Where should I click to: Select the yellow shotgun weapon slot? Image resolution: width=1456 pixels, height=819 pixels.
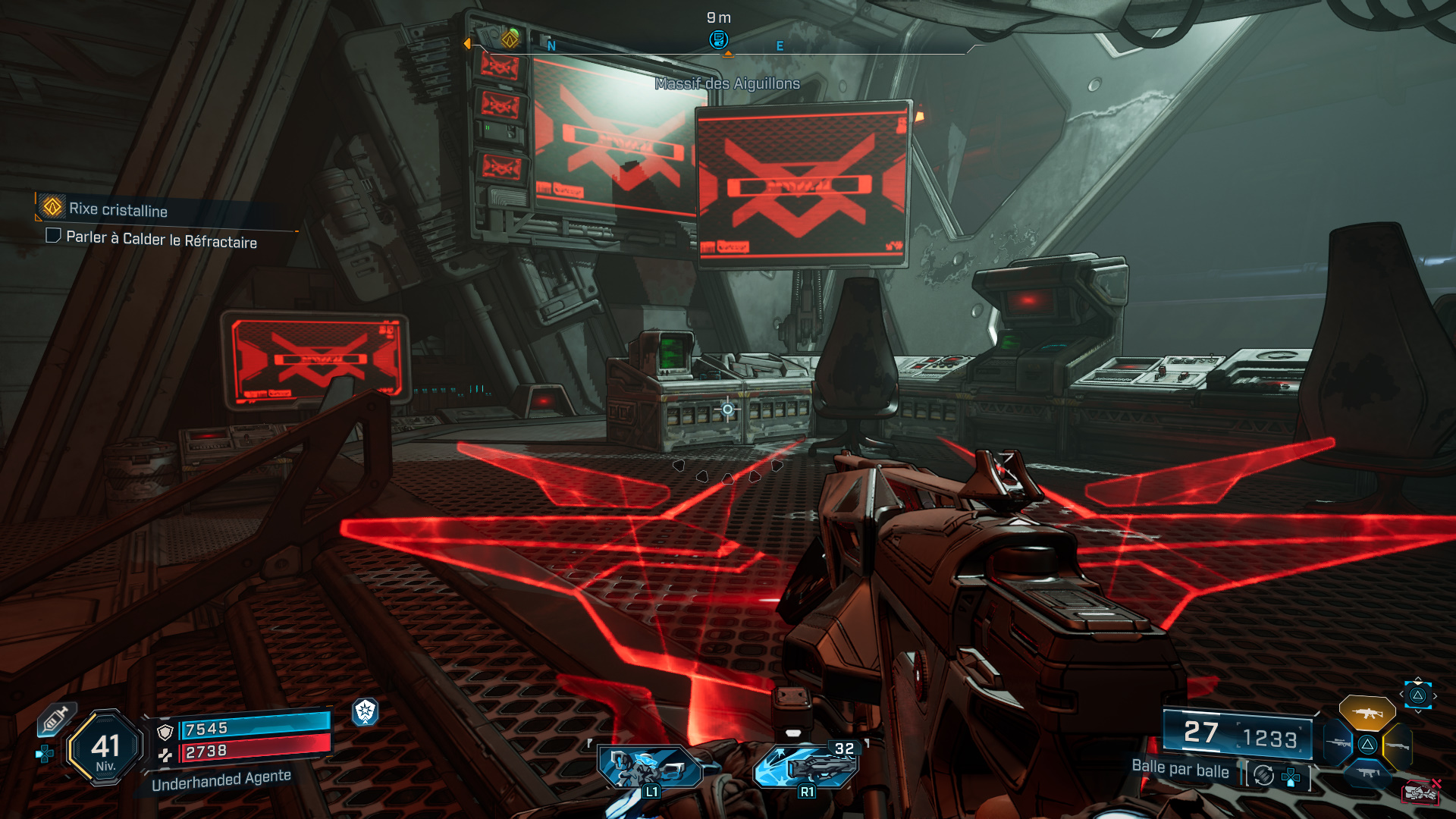(x=1398, y=746)
